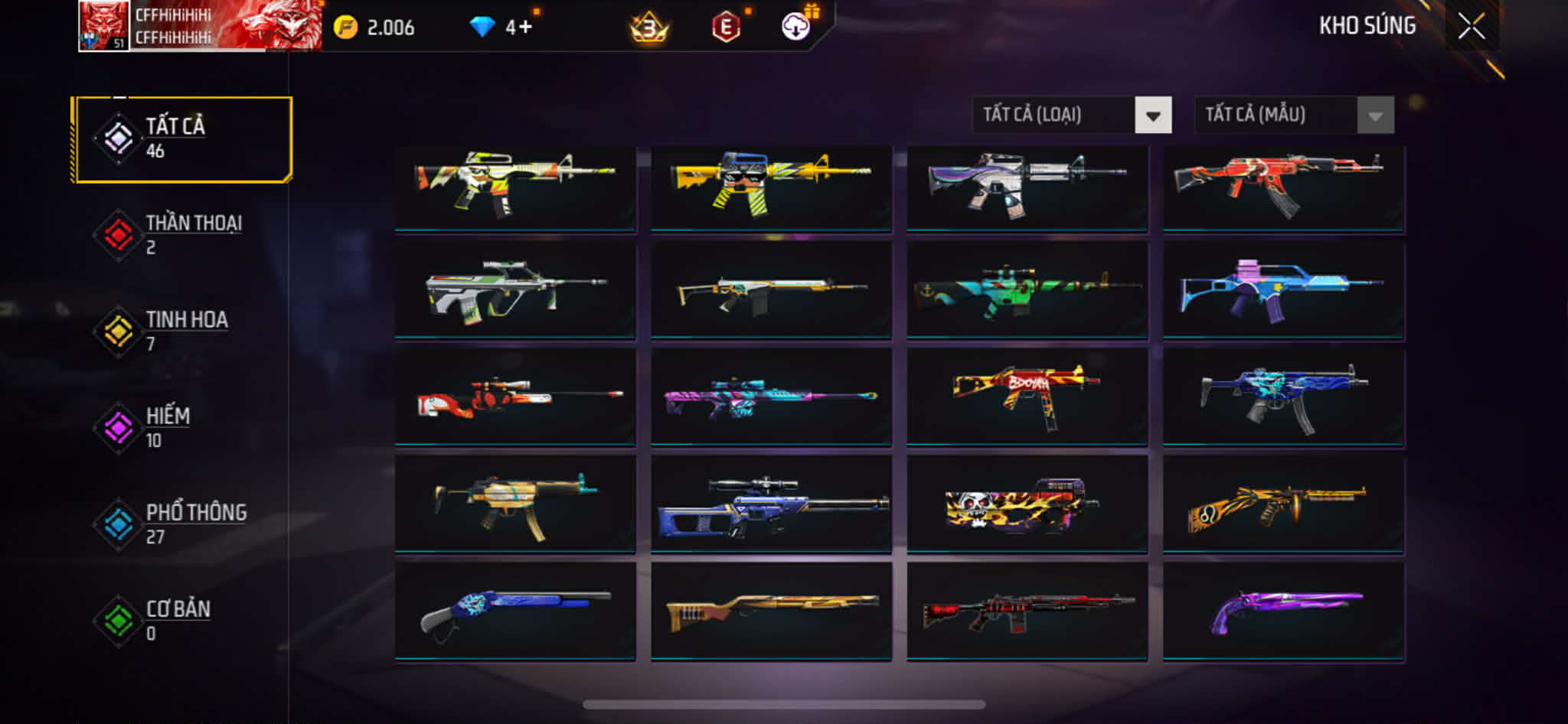Select the Tất Cả category tab
The height and width of the screenshot is (724, 1568).
[182, 139]
